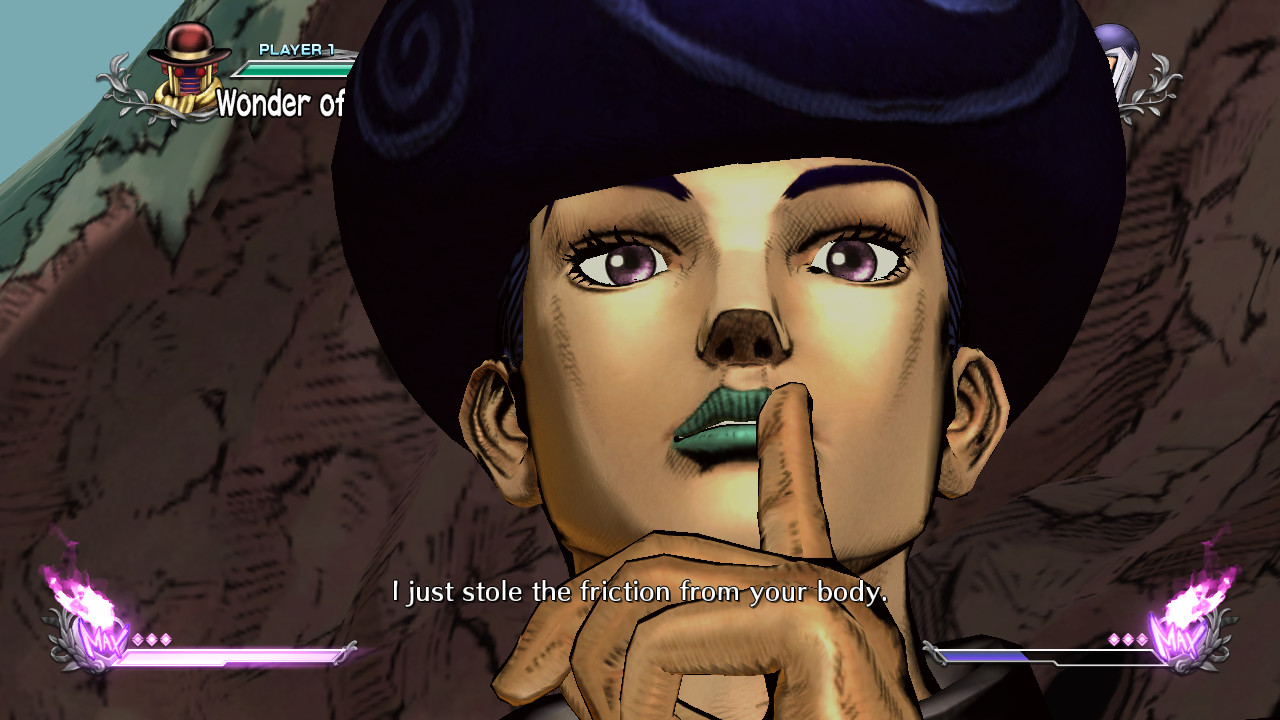This screenshot has width=1280, height=720.
Task: Click the subtitle dialogue text
Action: click(x=640, y=592)
